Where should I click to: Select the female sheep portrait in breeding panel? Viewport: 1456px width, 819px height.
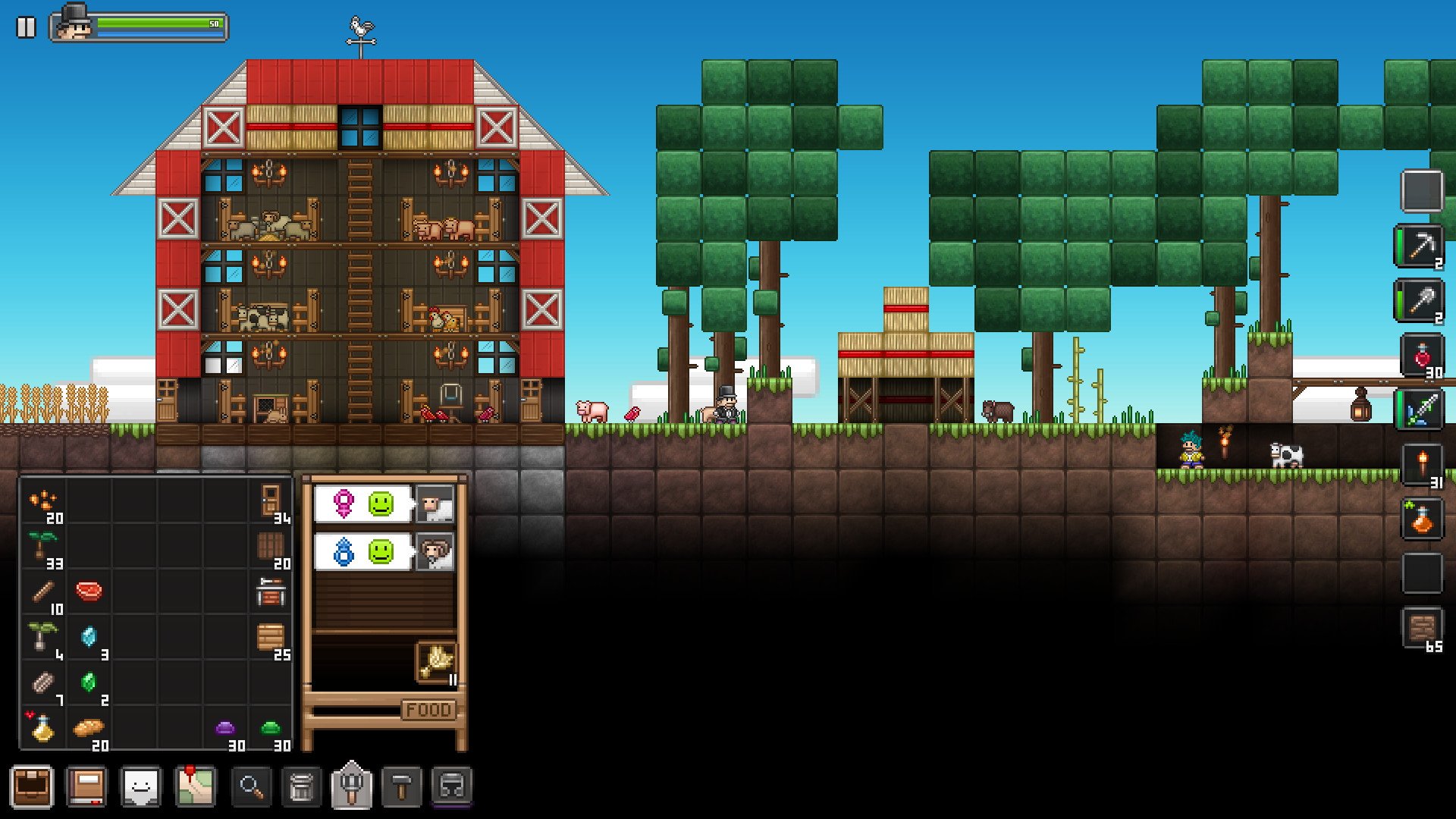pyautogui.click(x=435, y=503)
